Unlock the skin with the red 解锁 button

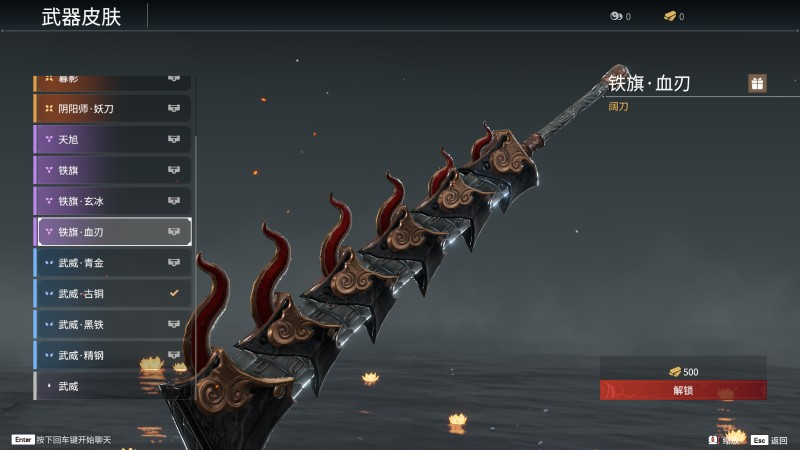coord(683,390)
